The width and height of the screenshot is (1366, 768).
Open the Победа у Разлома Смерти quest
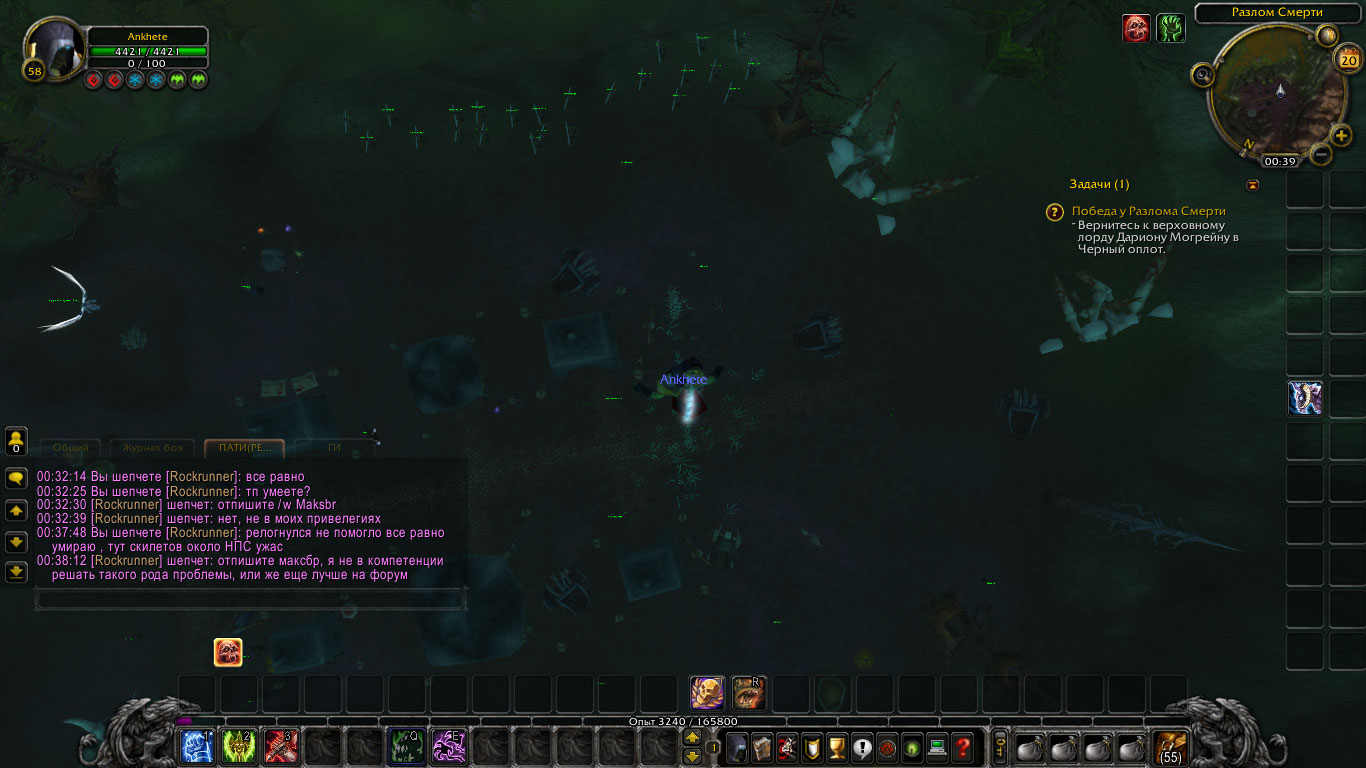click(x=1148, y=211)
